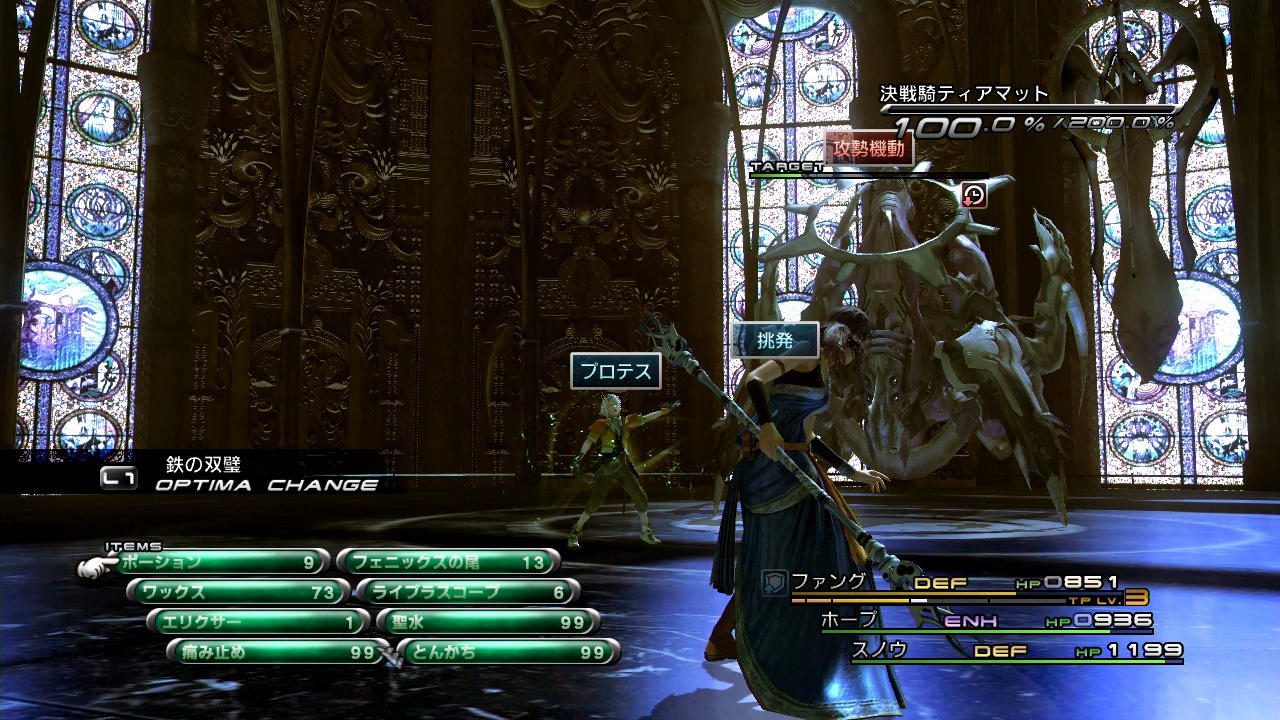Use the フェニックスの尾 item
Image resolution: width=1280 pixels, height=720 pixels.
click(447, 562)
